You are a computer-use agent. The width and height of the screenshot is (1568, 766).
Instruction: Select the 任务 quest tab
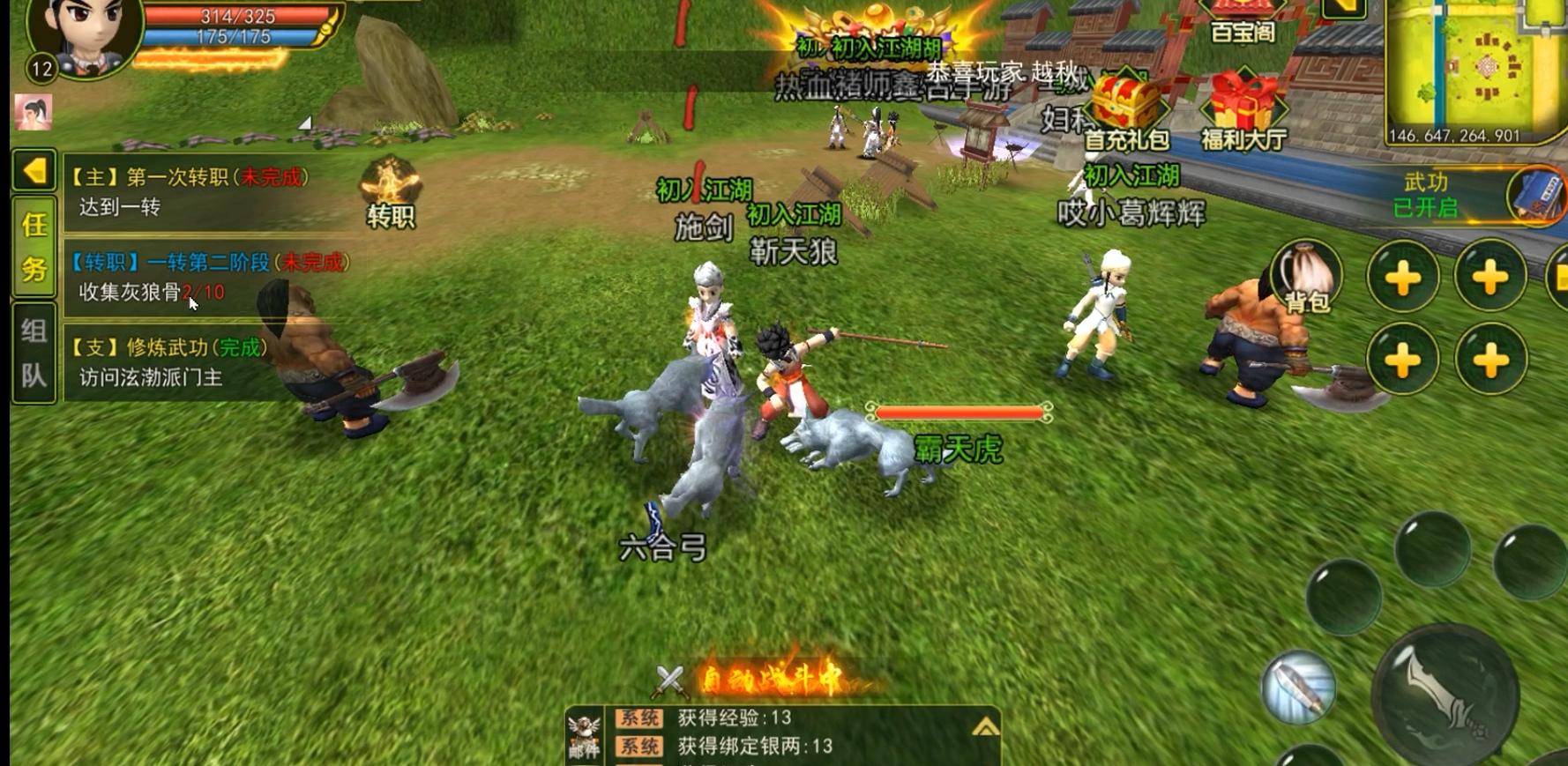(34, 246)
